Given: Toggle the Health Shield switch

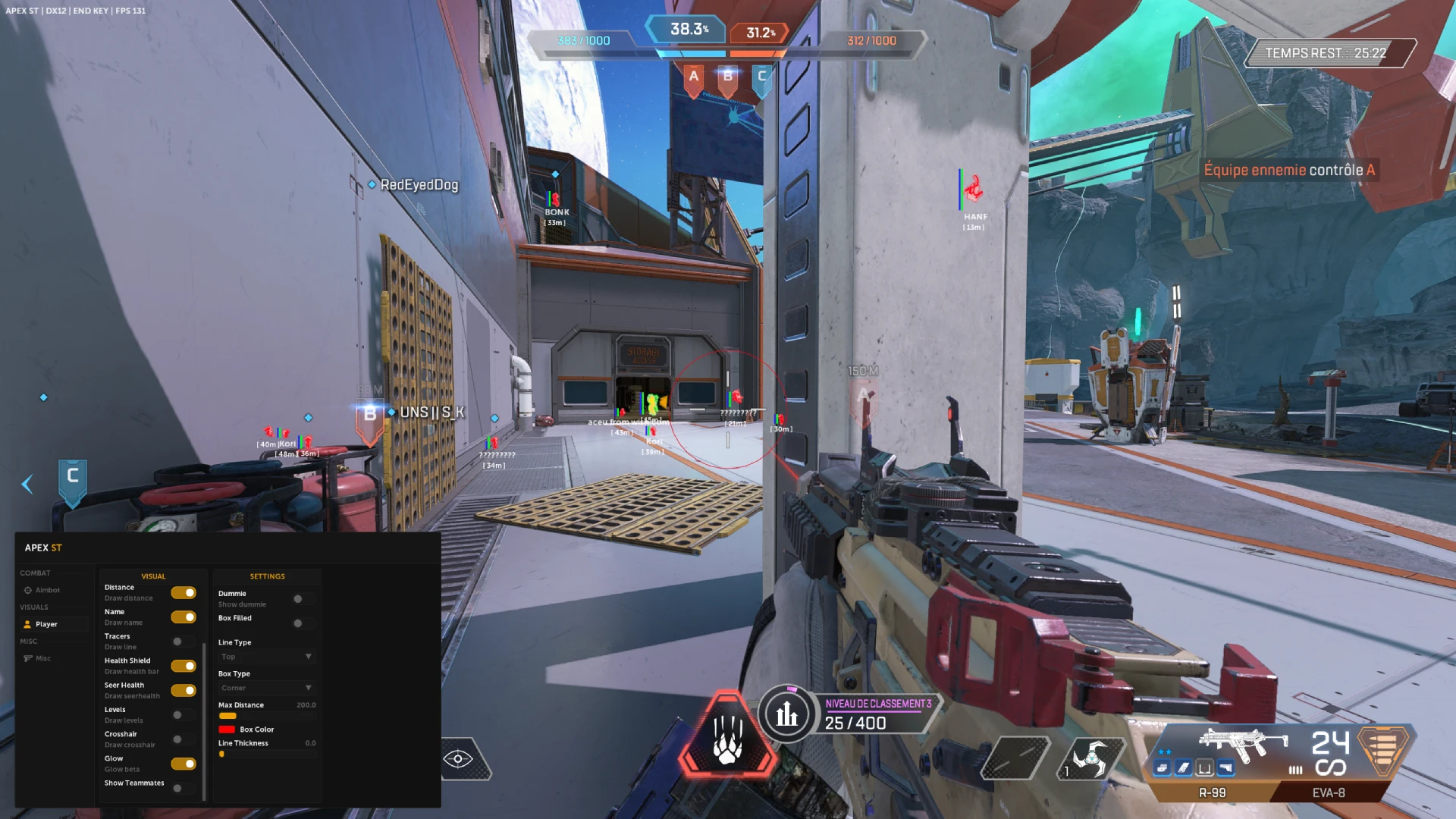Looking at the screenshot, I should [x=184, y=666].
